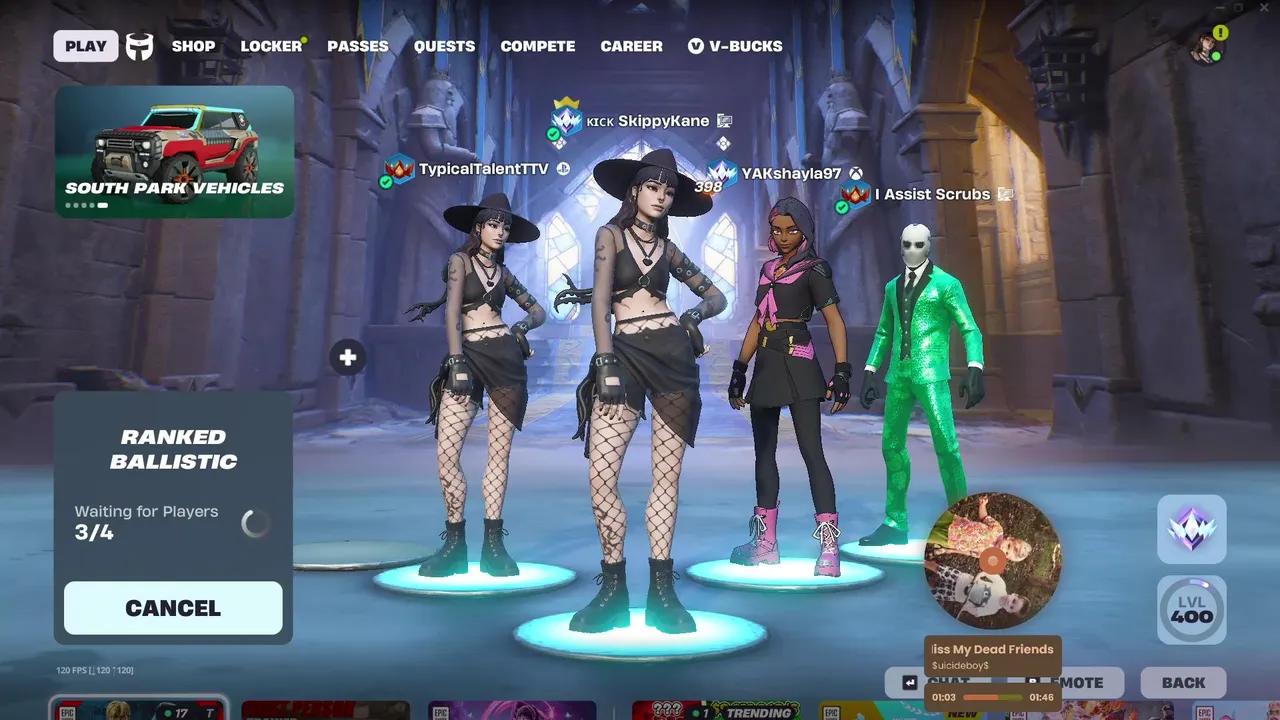The width and height of the screenshot is (1280, 720).
Task: Open the QUESTS menu item
Action: [x=444, y=46]
